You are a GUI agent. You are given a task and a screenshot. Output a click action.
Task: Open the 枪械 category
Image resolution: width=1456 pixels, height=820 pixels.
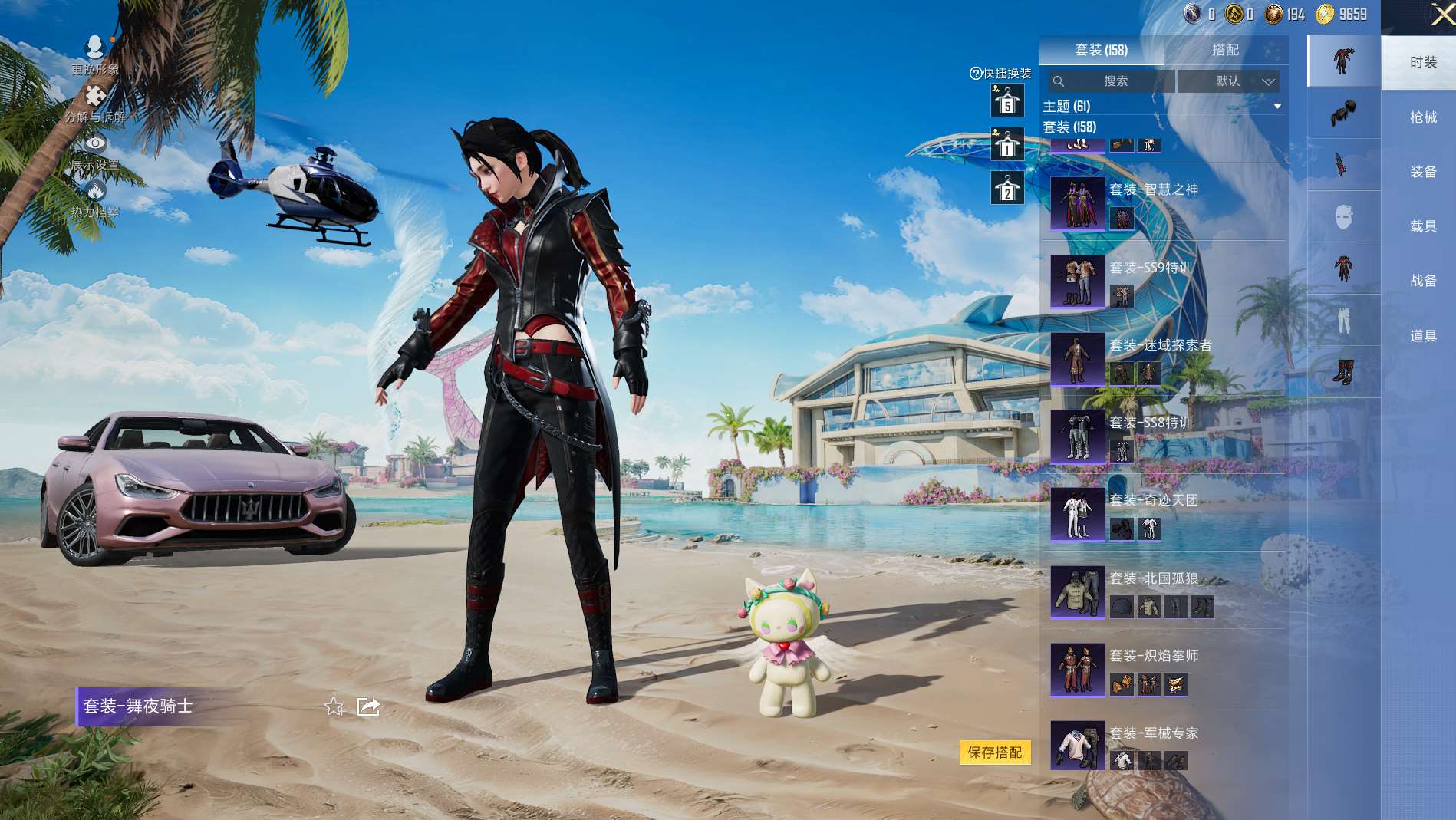pos(1422,117)
